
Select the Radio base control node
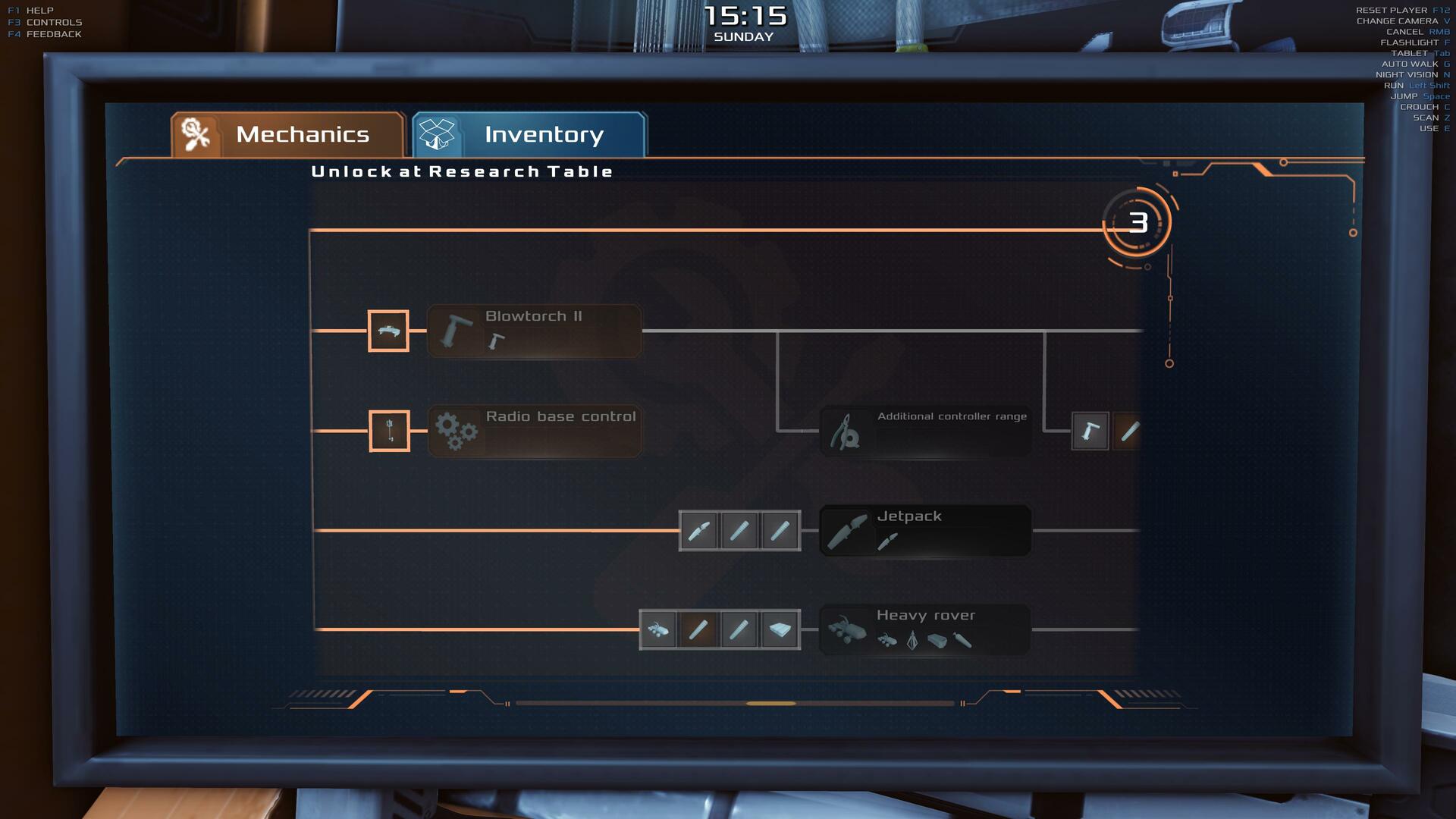pyautogui.click(x=535, y=431)
